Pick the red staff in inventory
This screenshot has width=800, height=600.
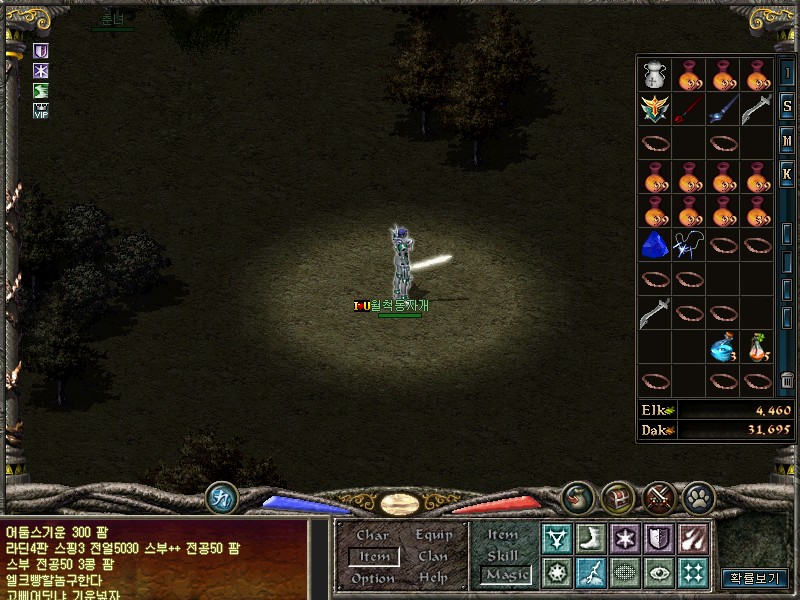[x=689, y=109]
